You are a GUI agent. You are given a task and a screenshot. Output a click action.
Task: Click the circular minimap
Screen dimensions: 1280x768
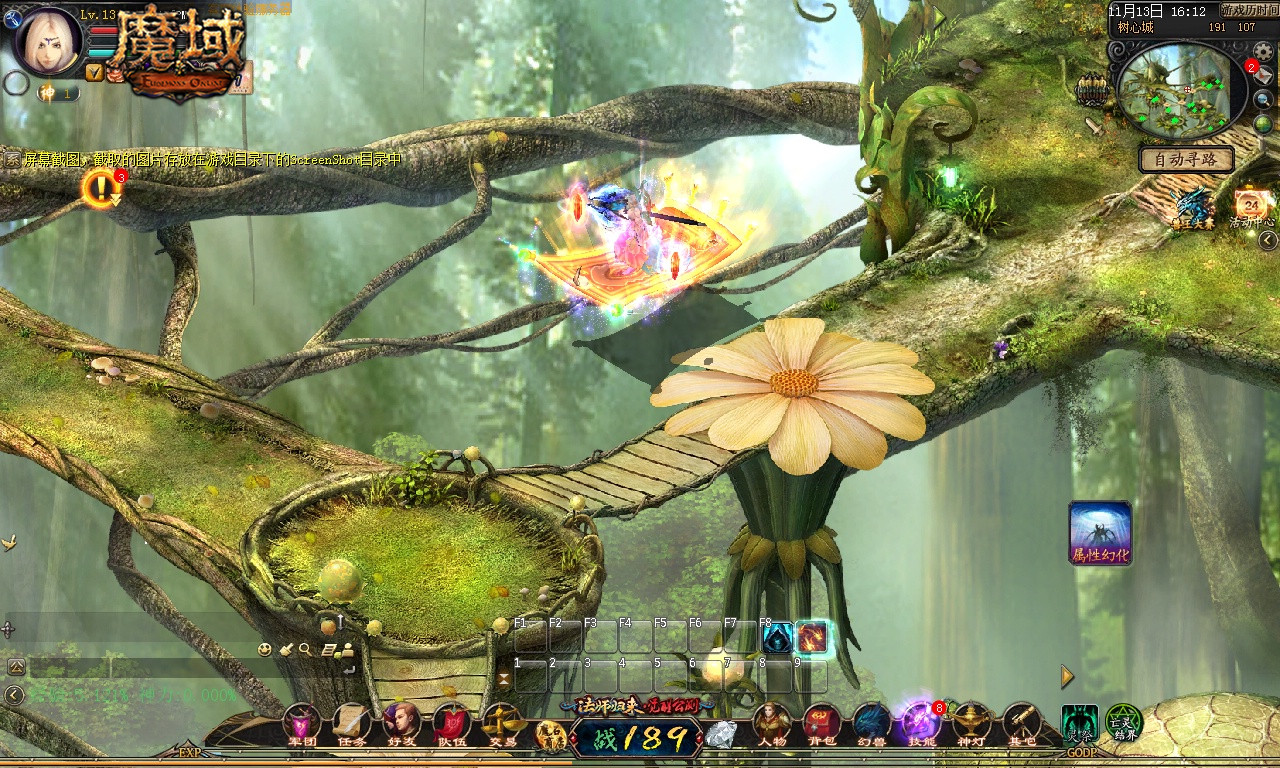pos(1181,91)
